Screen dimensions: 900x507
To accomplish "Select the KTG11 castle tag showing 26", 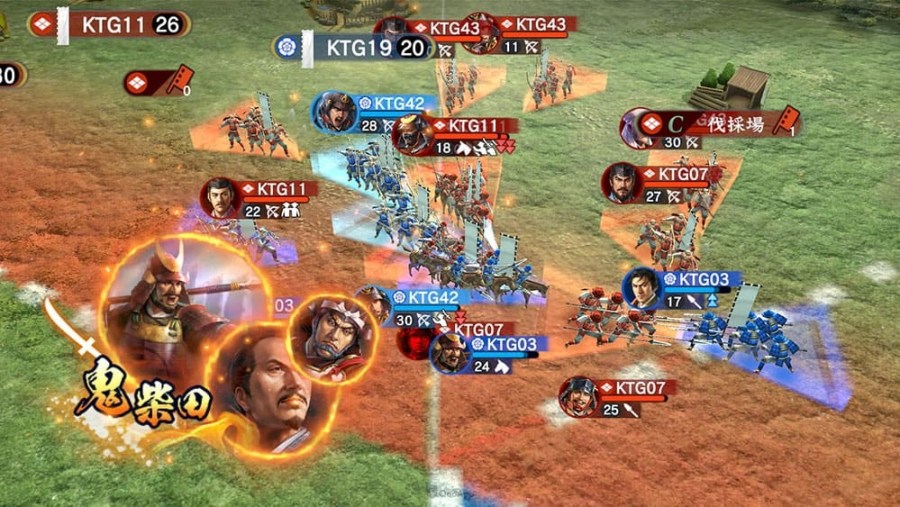I will [x=122, y=24].
